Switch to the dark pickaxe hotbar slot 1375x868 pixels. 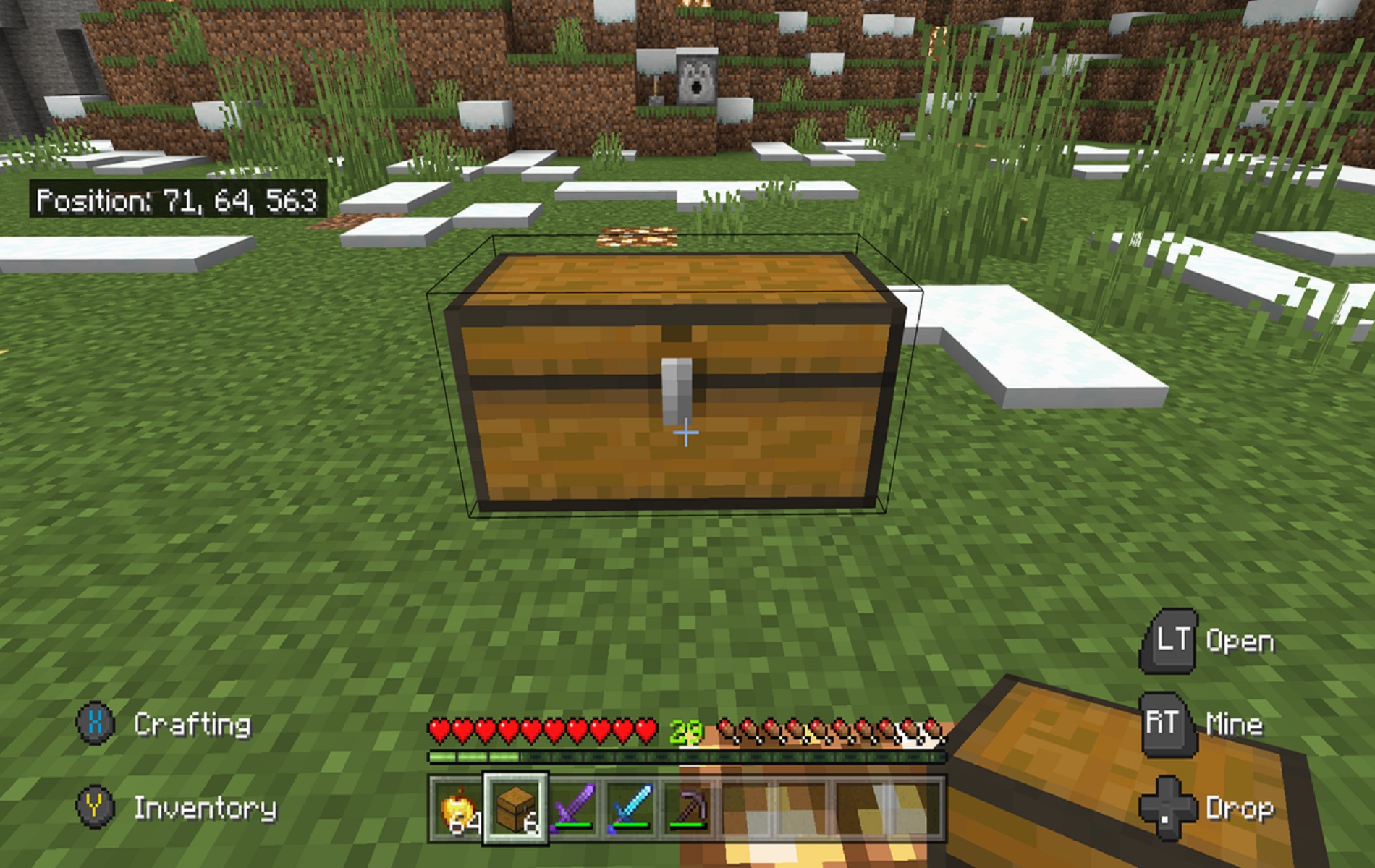pos(688,808)
